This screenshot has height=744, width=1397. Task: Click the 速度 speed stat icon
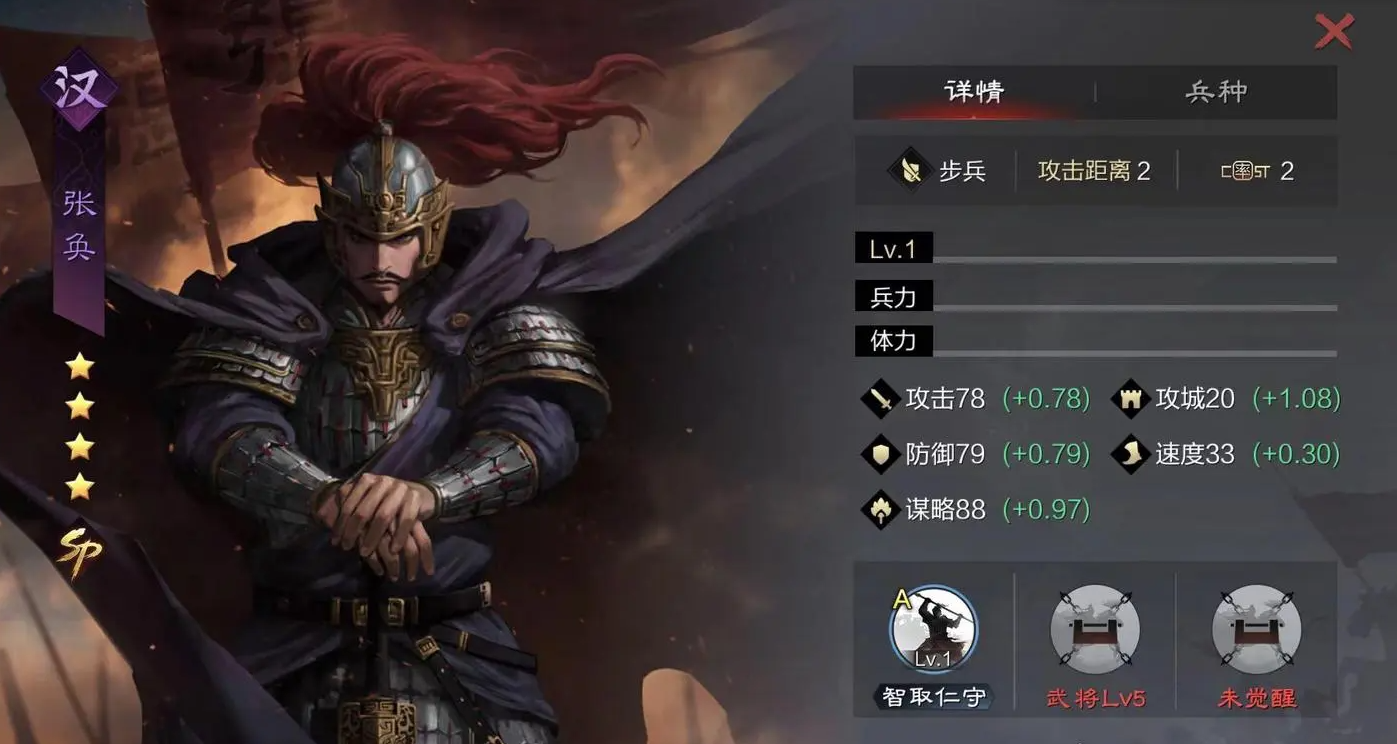click(1129, 454)
